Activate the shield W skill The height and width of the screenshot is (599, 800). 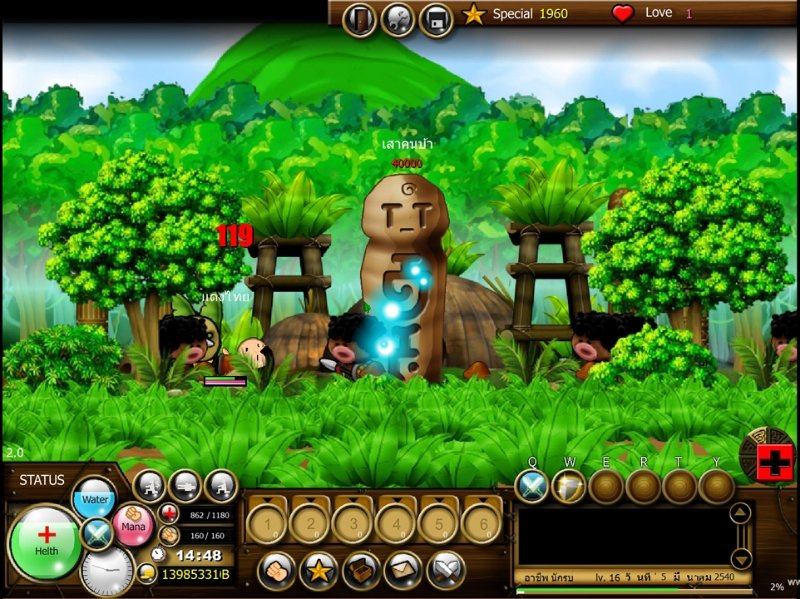click(569, 487)
